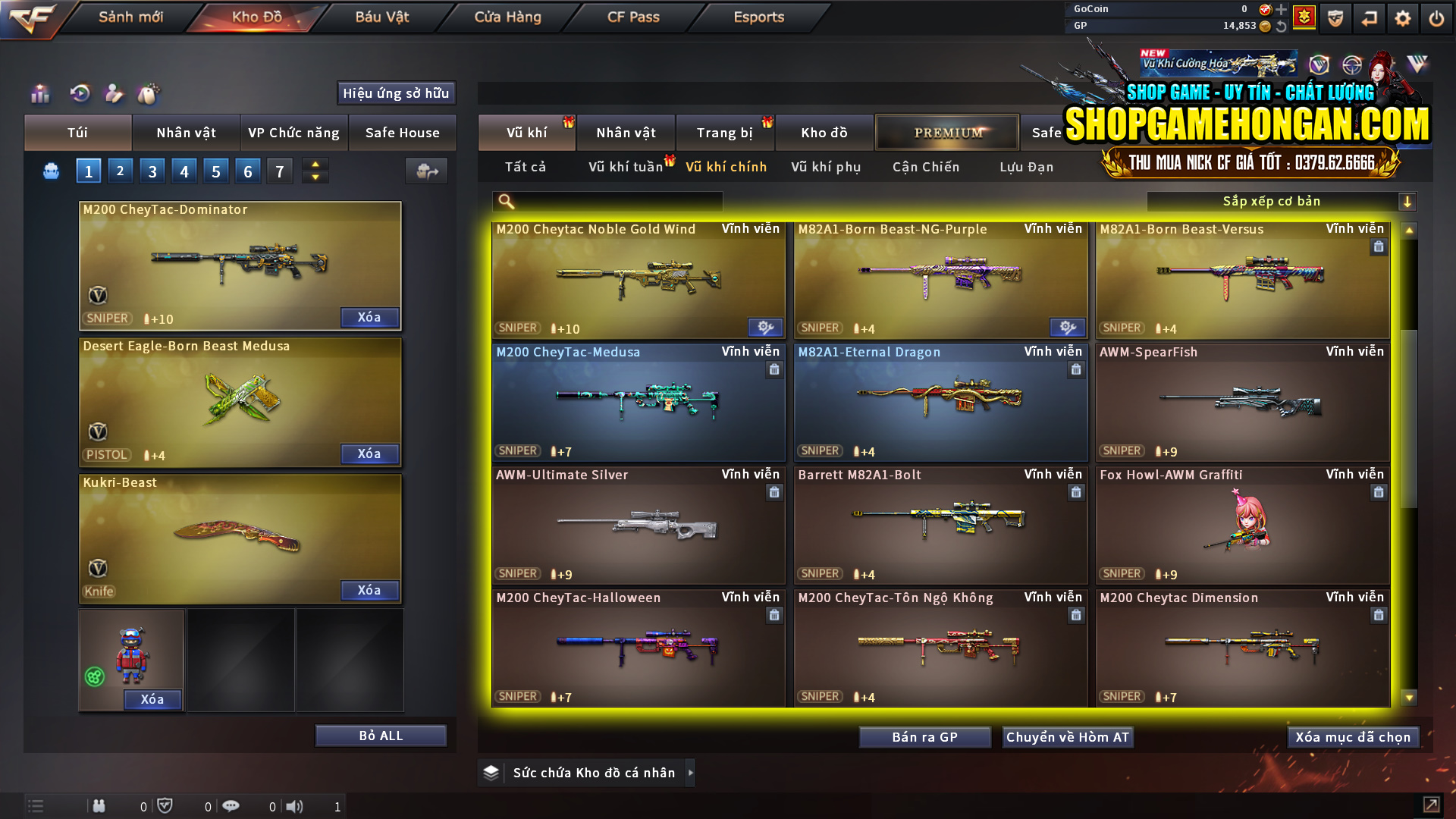Open the dog-tag icon in the left toolbar
Image resolution: width=1456 pixels, height=819 pixels.
click(149, 94)
